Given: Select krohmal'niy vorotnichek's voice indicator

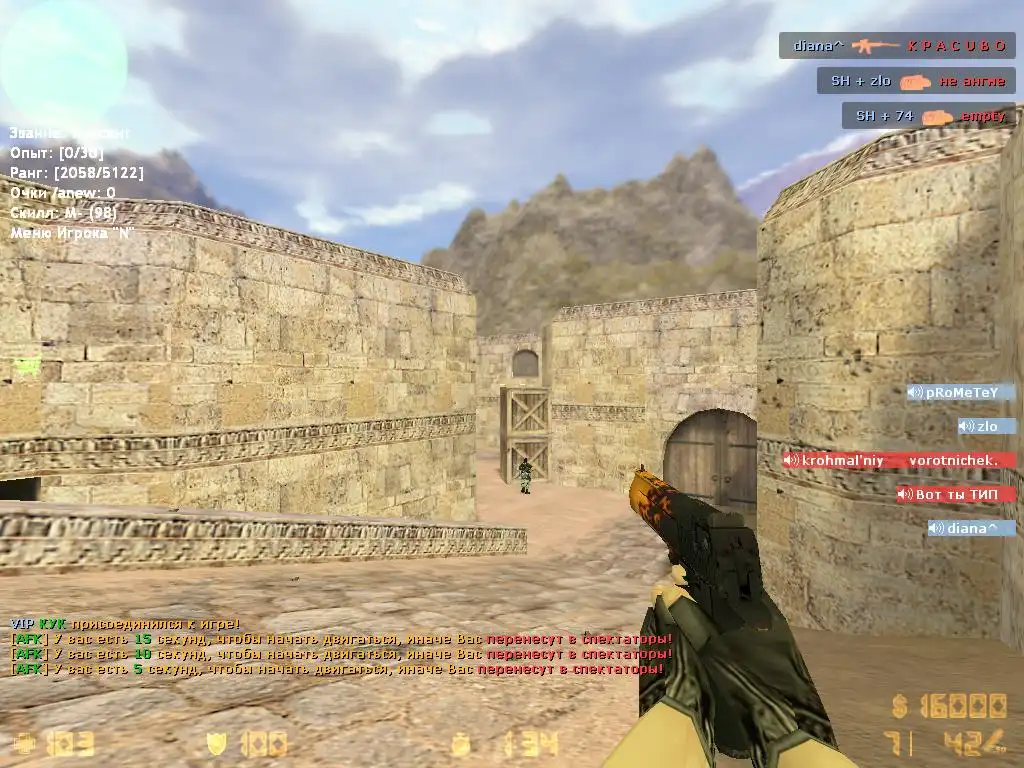Looking at the screenshot, I should point(898,460).
